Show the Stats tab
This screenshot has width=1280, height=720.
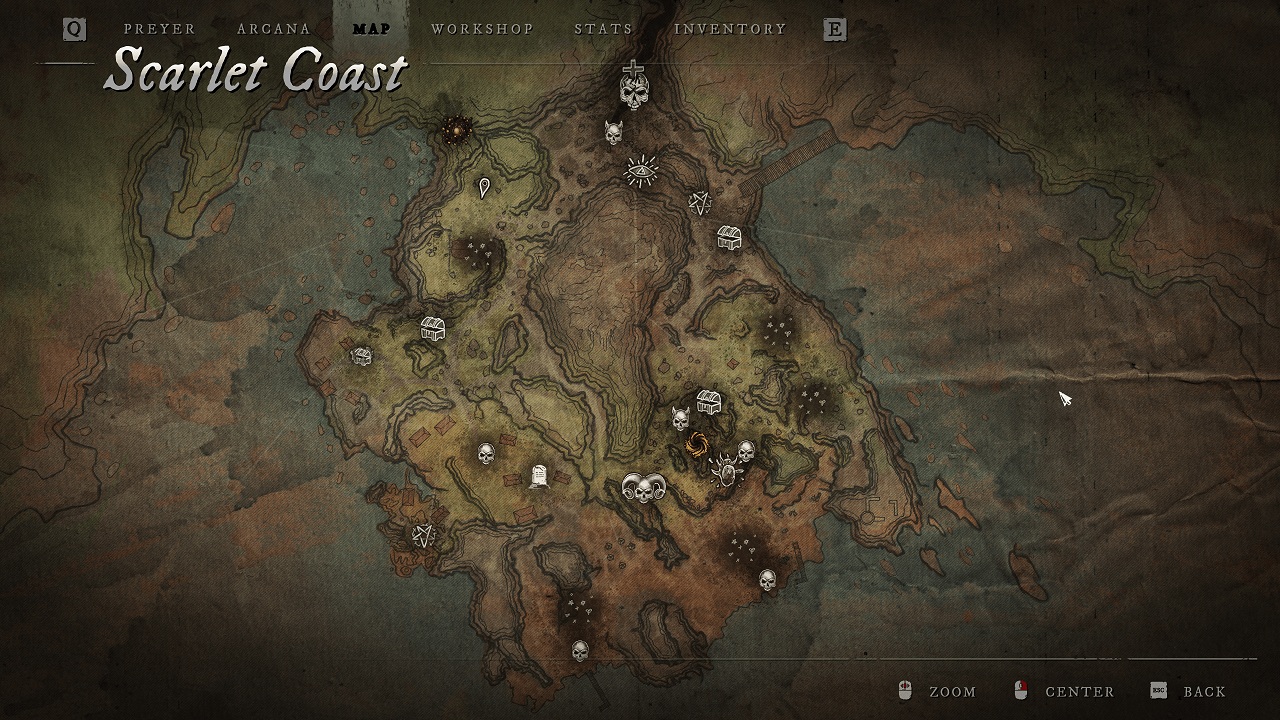603,29
